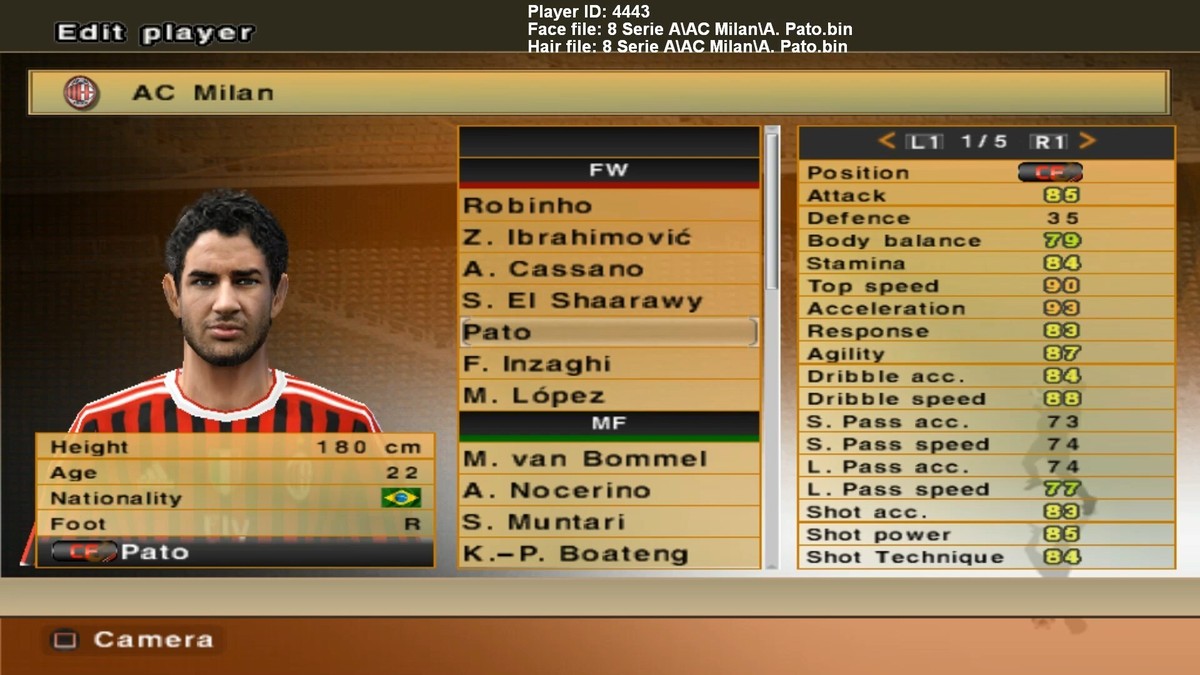Choose the Top speed stat row
The image size is (1200, 675).
[x=985, y=286]
